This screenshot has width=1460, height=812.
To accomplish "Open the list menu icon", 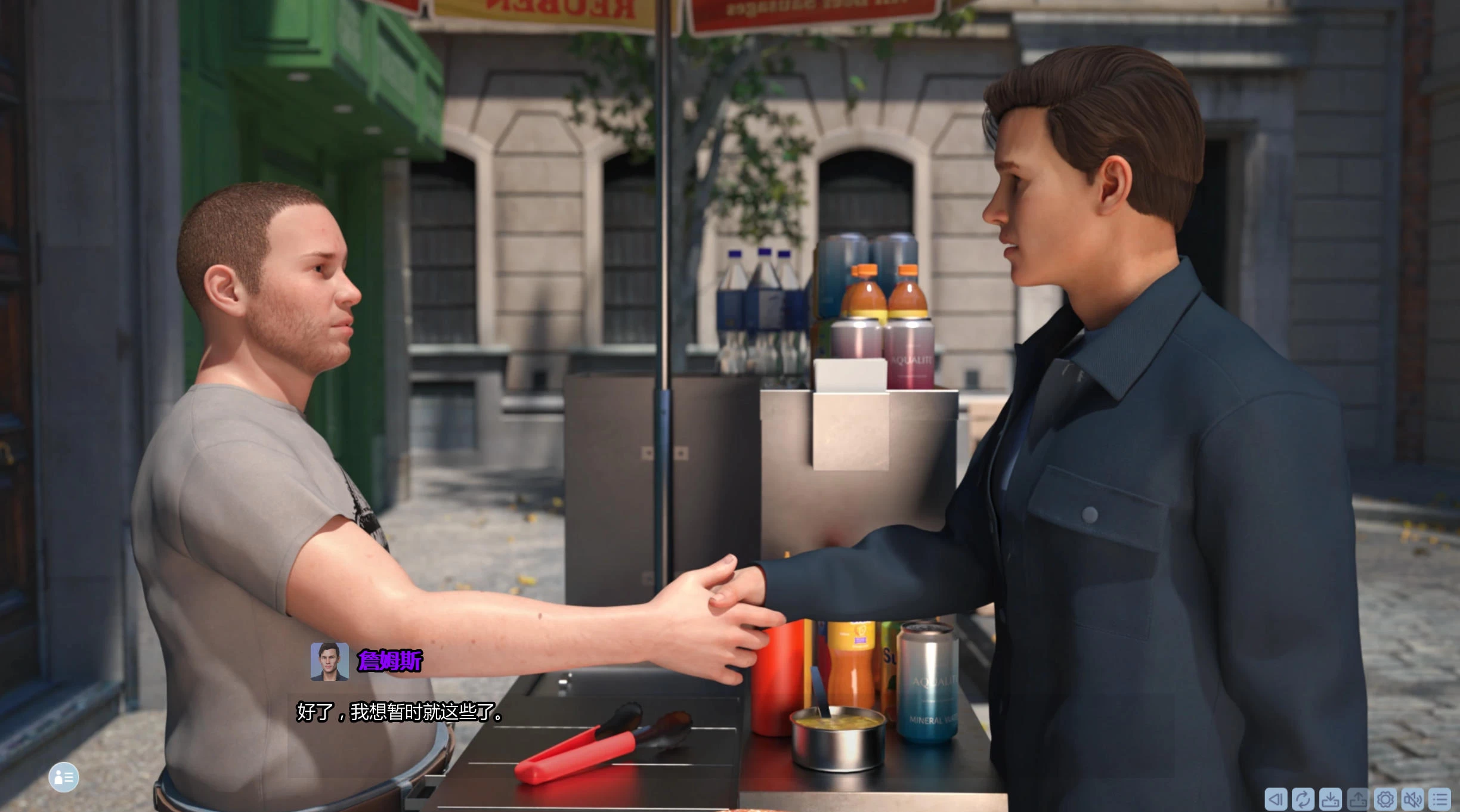I will (x=1440, y=799).
